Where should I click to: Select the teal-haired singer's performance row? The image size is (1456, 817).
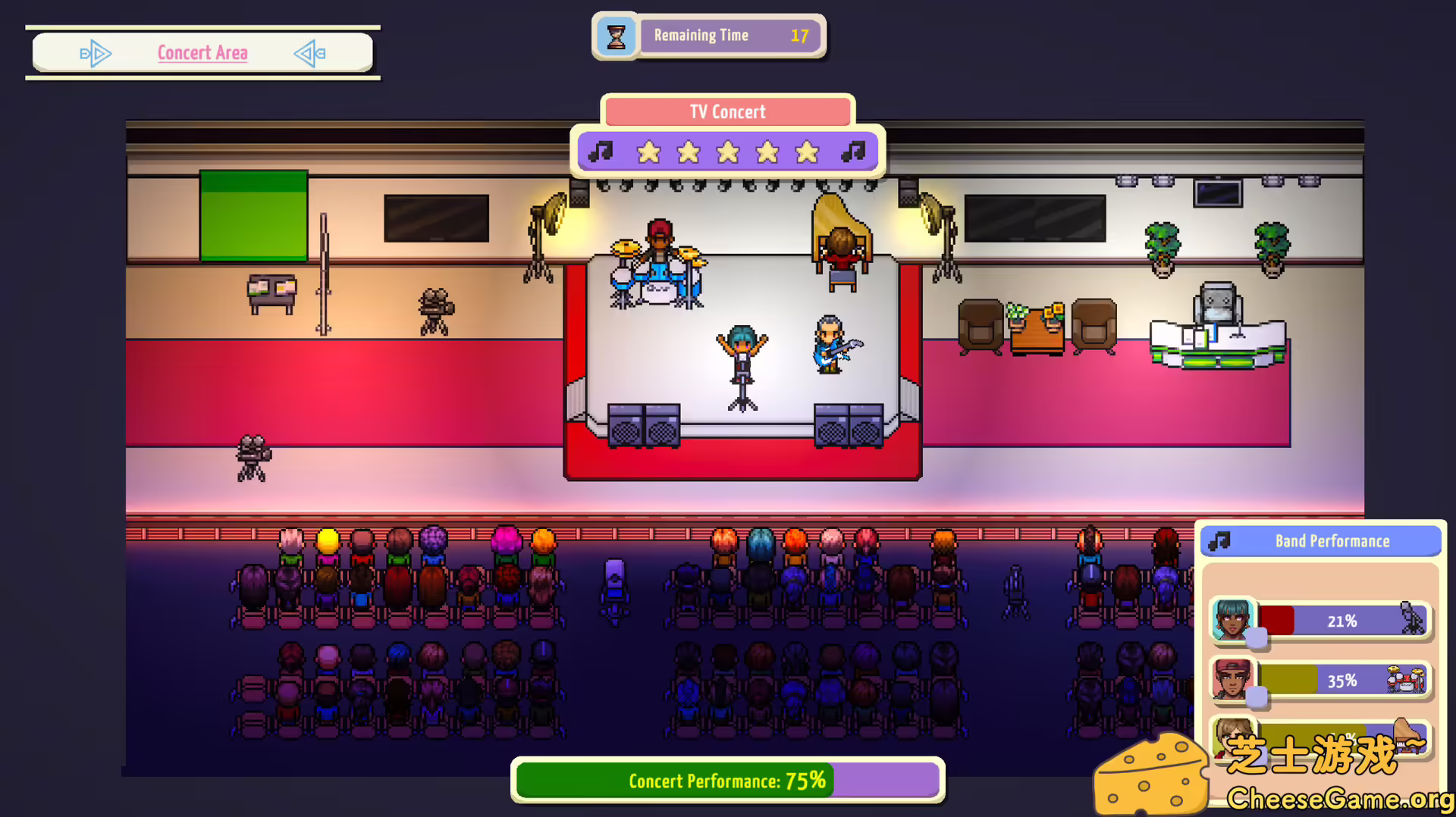pyautogui.click(x=1320, y=621)
